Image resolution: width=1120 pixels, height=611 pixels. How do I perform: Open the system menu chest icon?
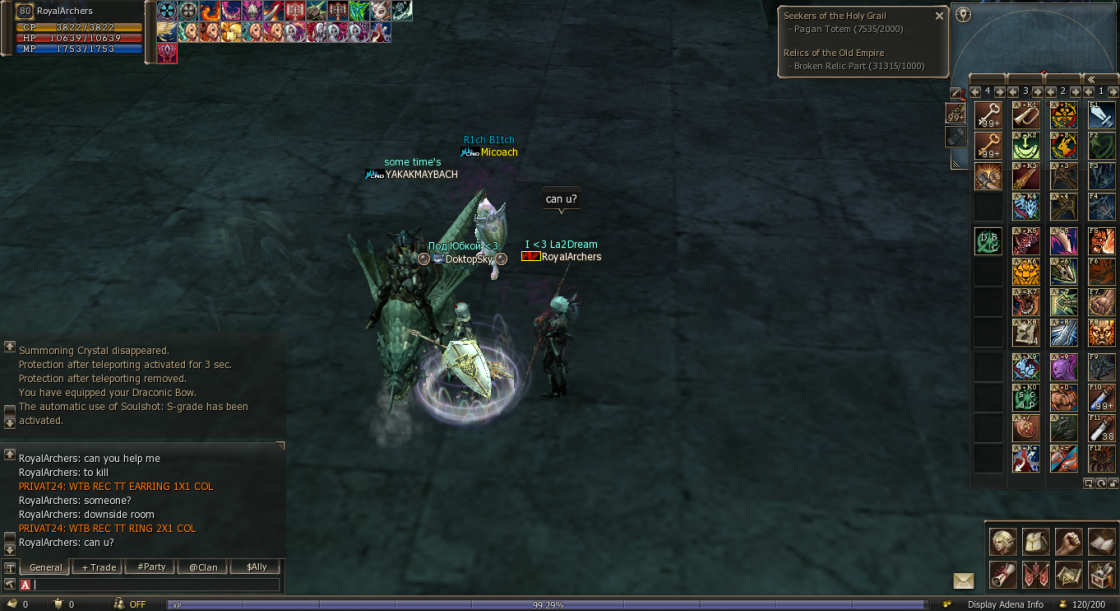click(x=1101, y=574)
